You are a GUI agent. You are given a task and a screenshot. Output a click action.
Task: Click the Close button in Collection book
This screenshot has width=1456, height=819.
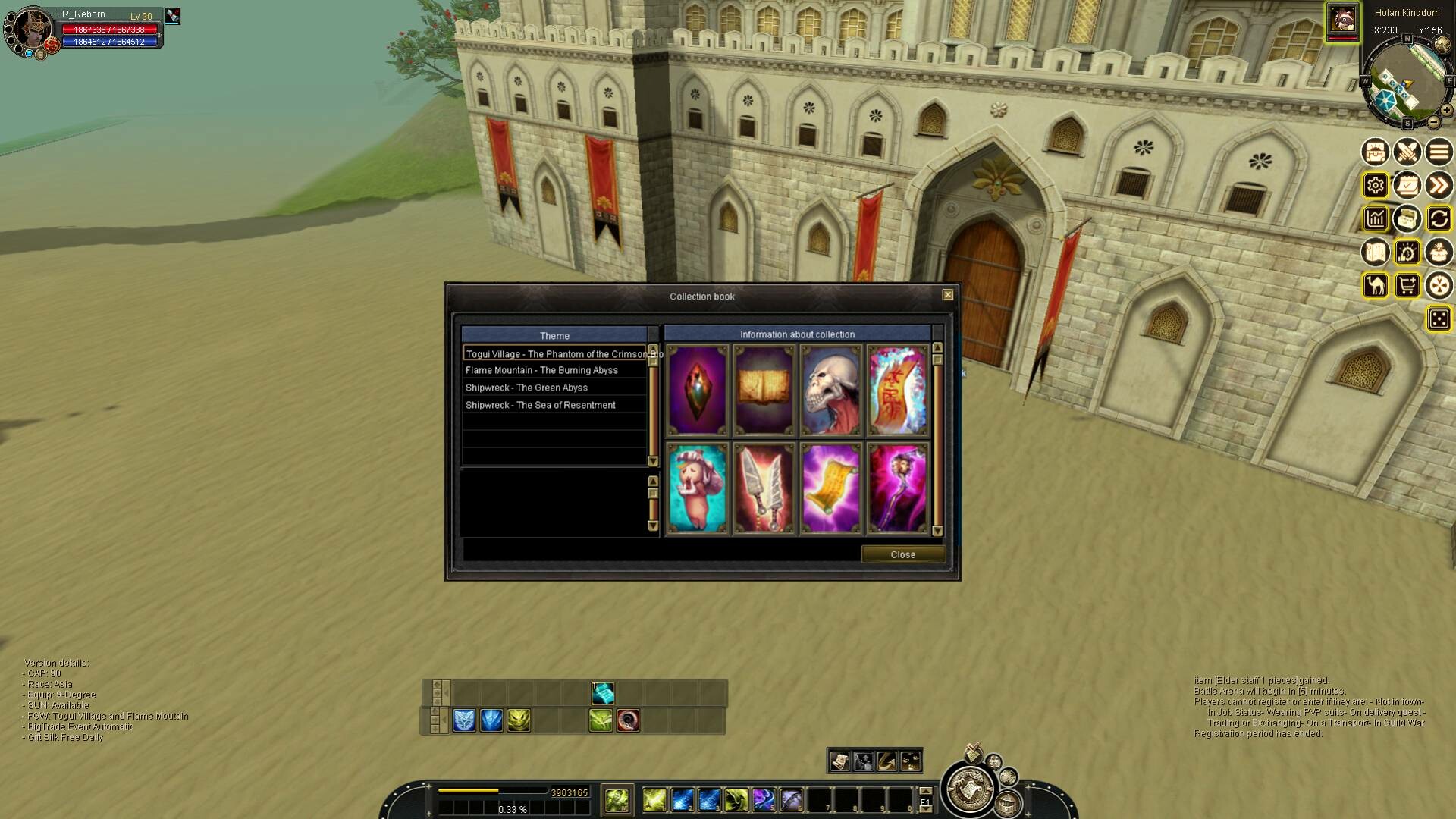pyautogui.click(x=903, y=554)
